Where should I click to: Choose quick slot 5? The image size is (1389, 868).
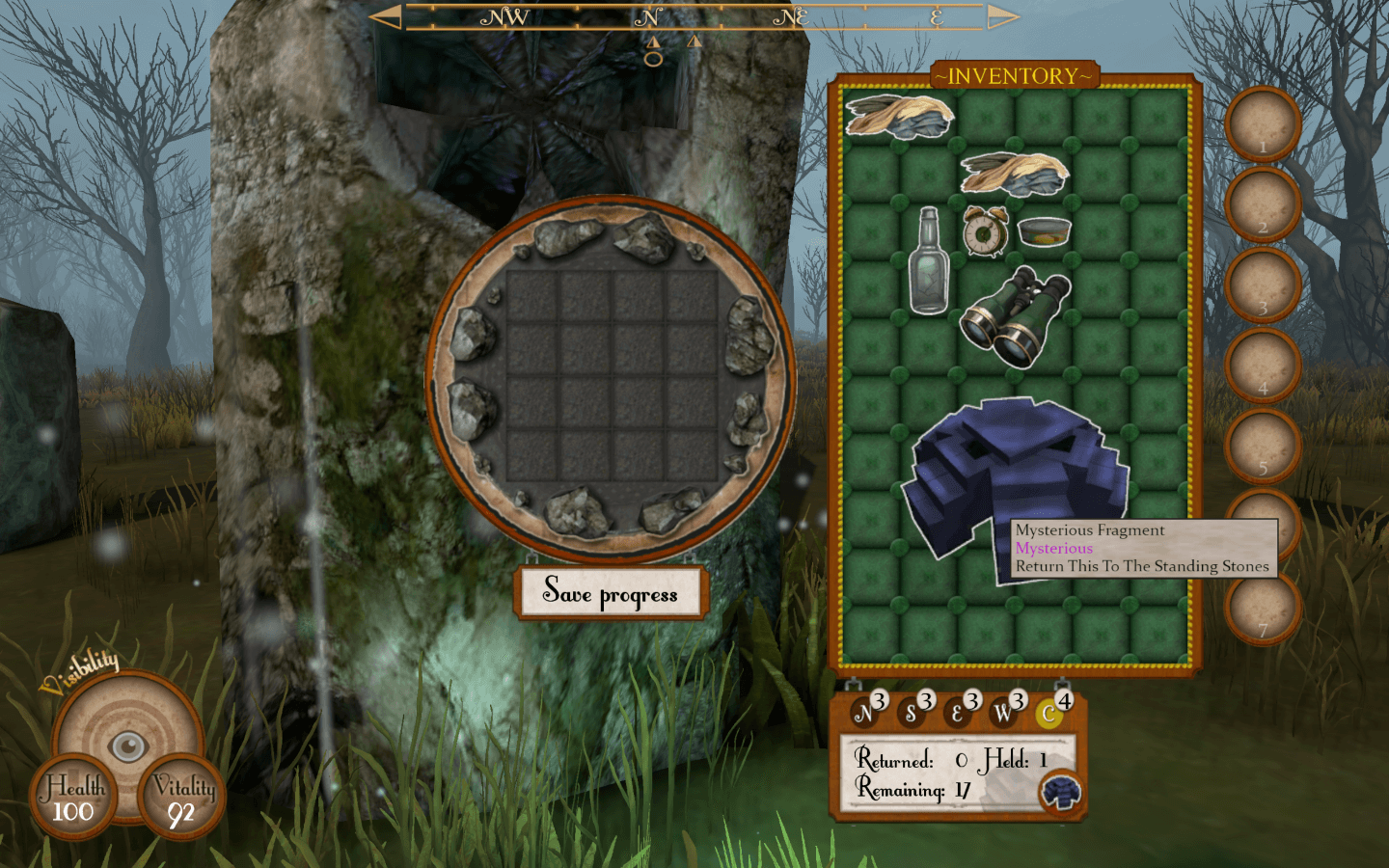click(1263, 446)
